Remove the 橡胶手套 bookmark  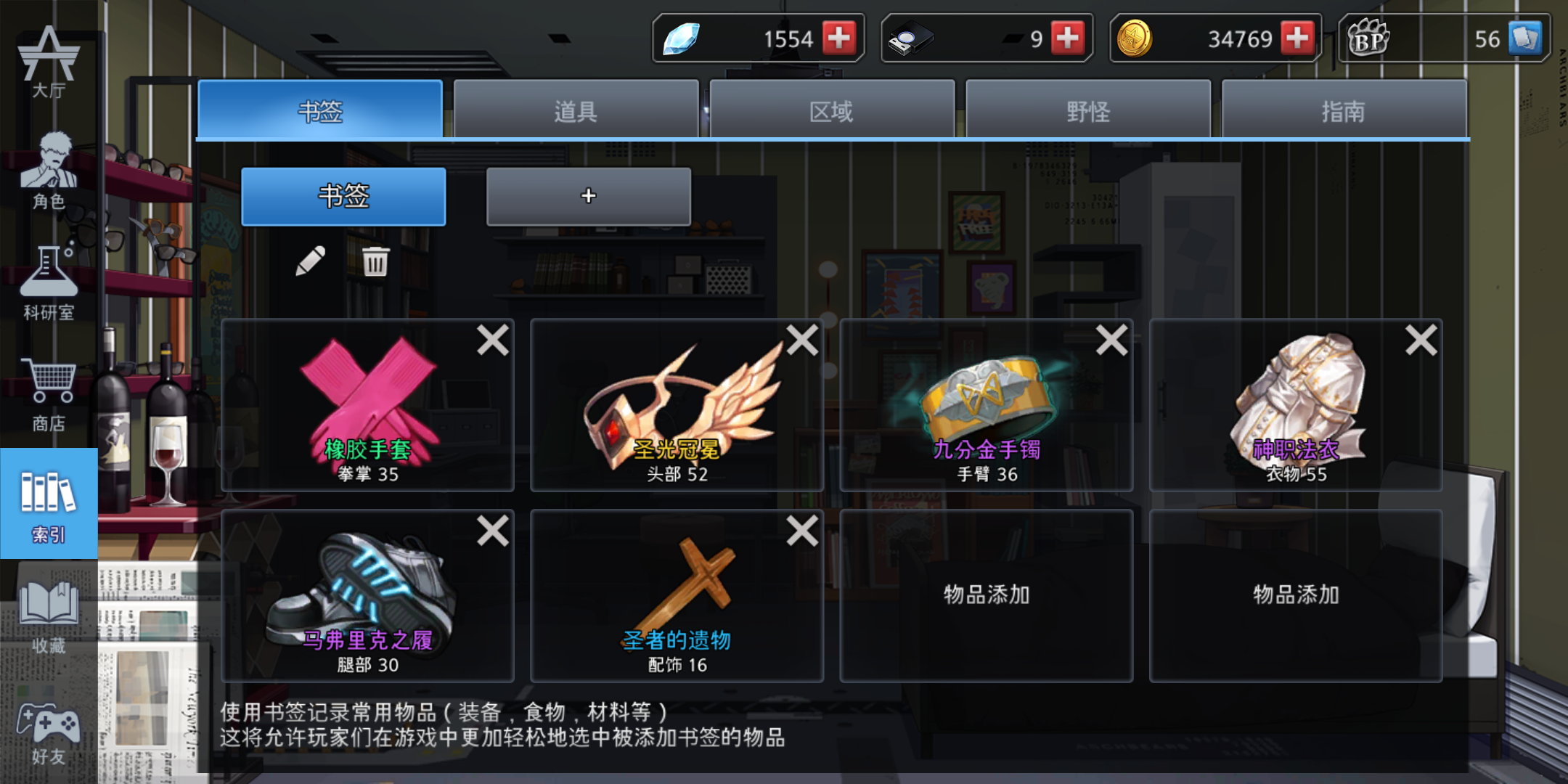tap(492, 340)
